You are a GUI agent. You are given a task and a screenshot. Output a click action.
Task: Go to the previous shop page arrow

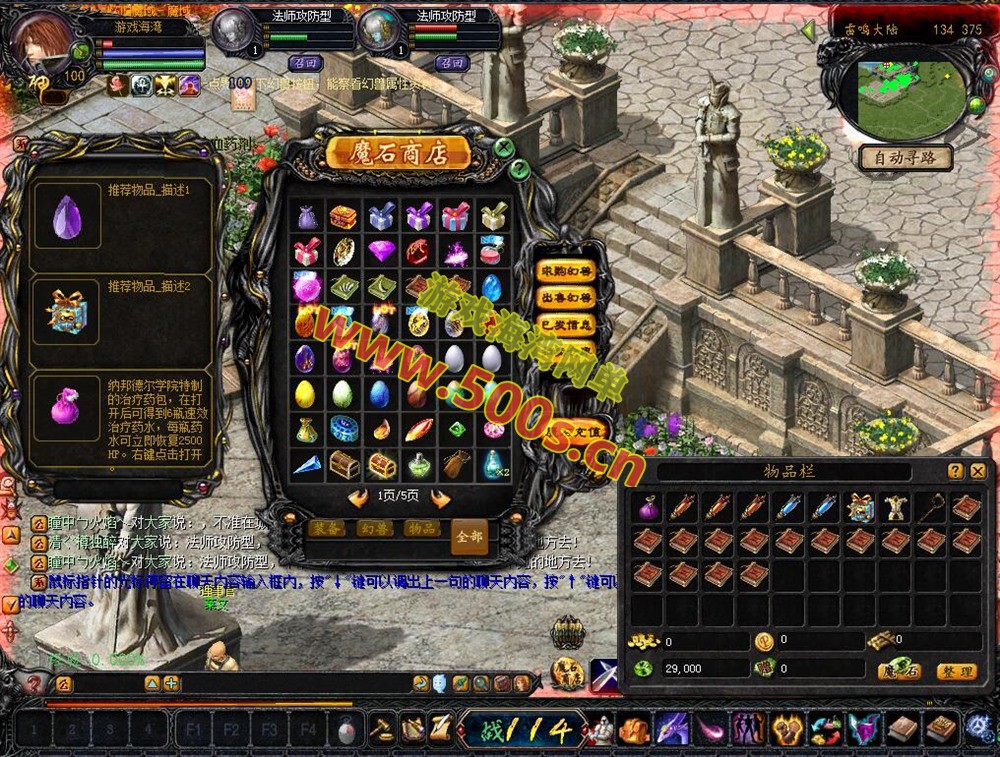point(357,498)
